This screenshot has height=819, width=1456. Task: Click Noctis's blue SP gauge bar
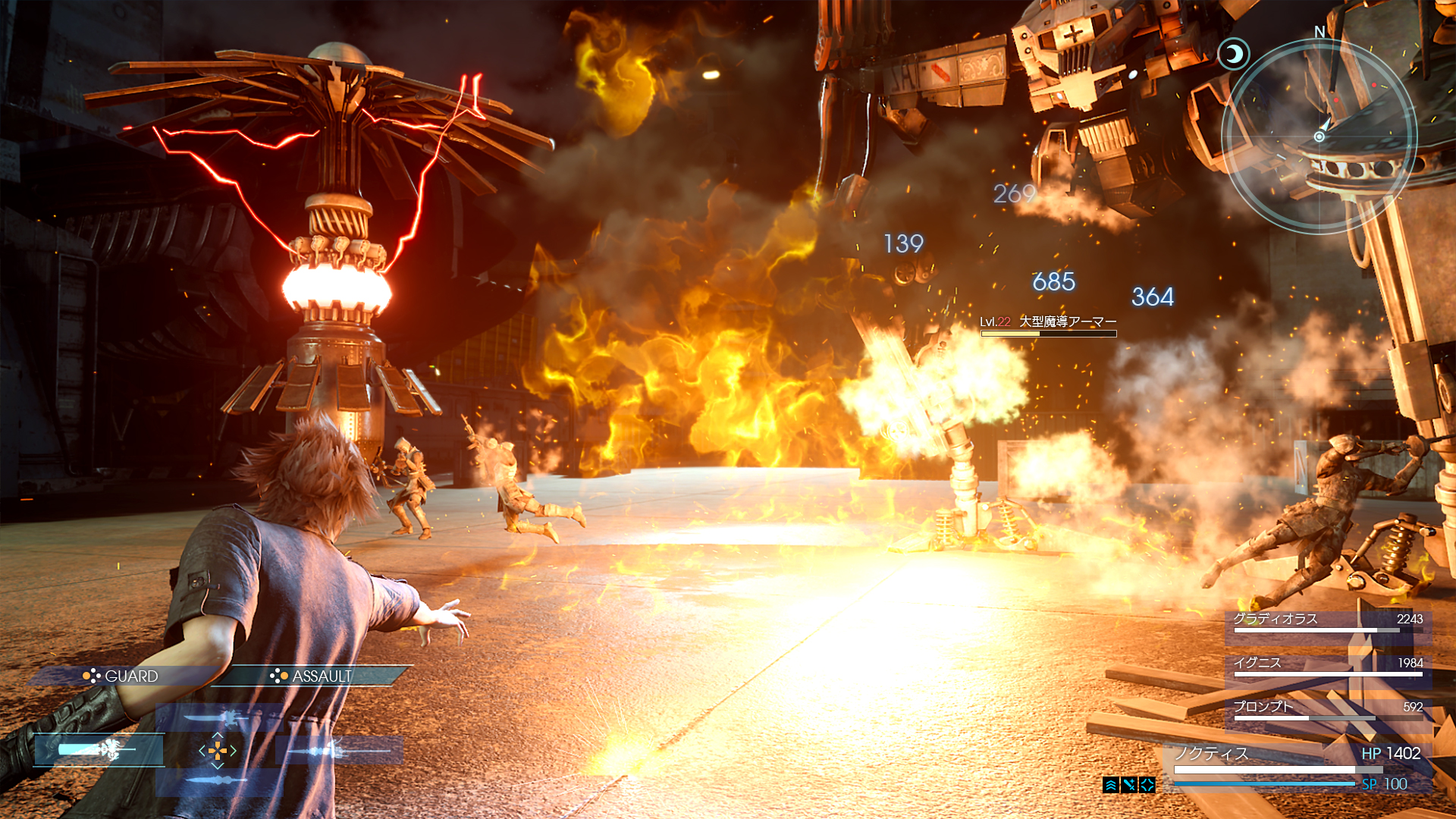click(x=1265, y=783)
